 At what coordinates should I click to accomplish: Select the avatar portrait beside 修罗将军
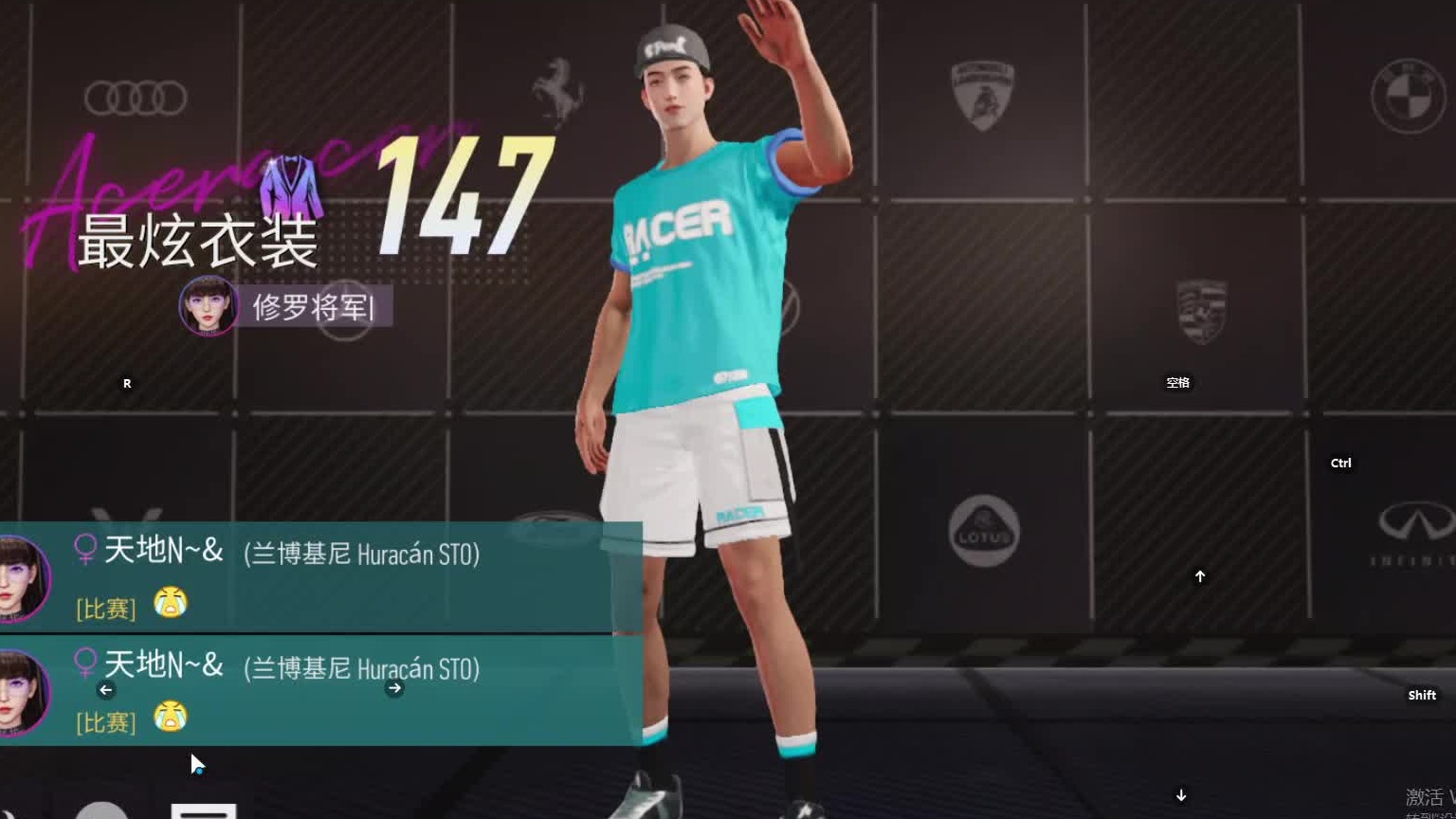point(209,306)
